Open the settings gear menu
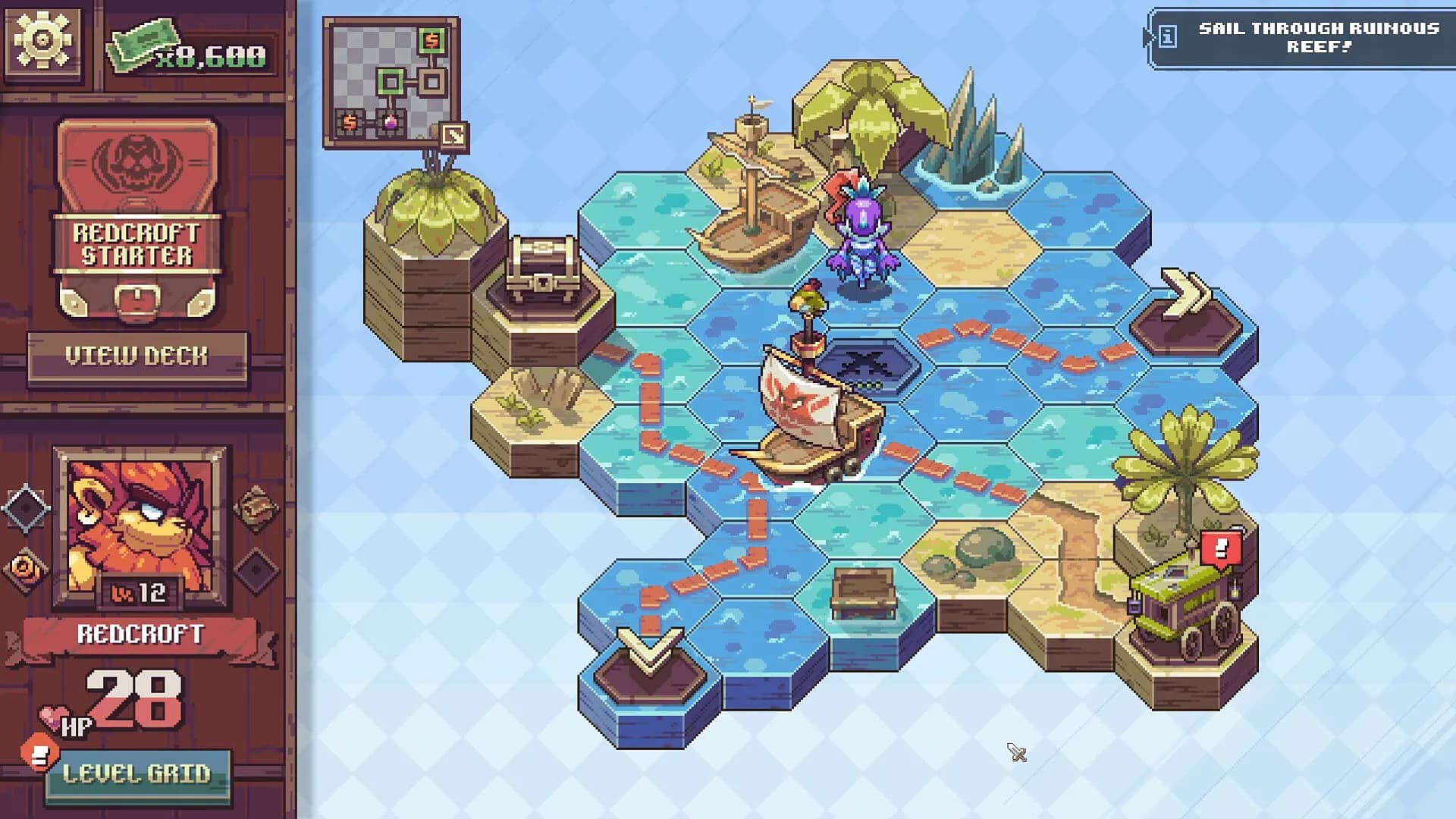Viewport: 1456px width, 819px height. 42,42
